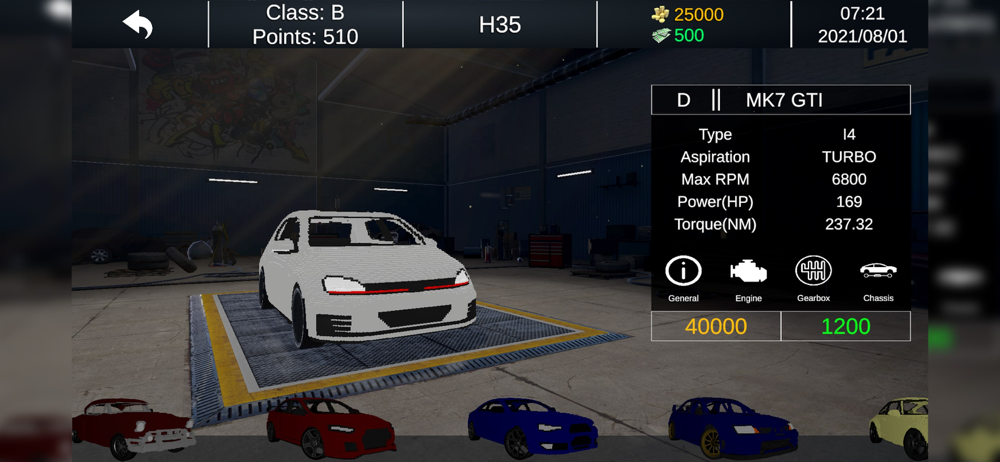Select the blue car with gold wheels
The height and width of the screenshot is (462, 1000).
[732, 427]
